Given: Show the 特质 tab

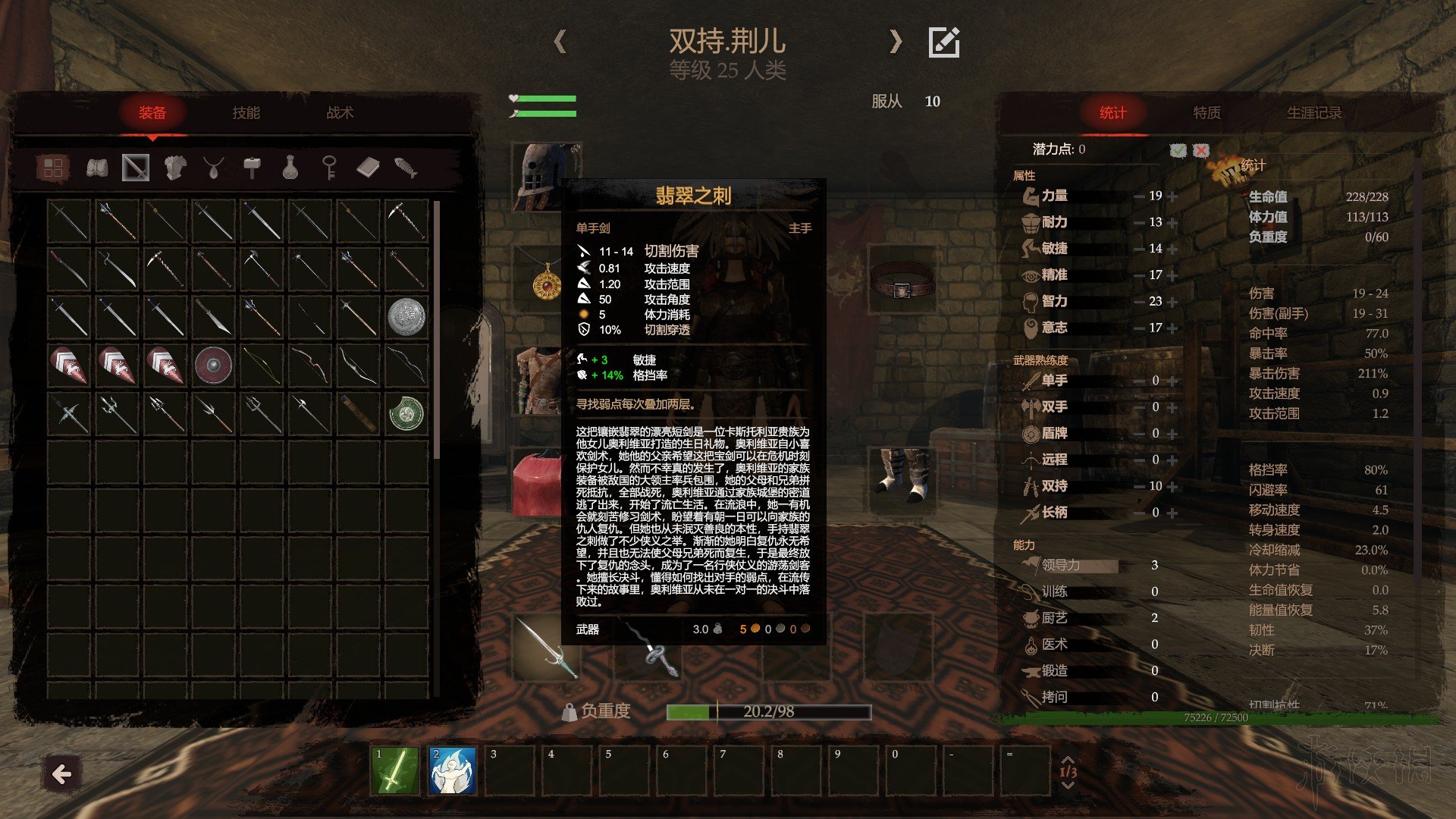Looking at the screenshot, I should click(1207, 113).
